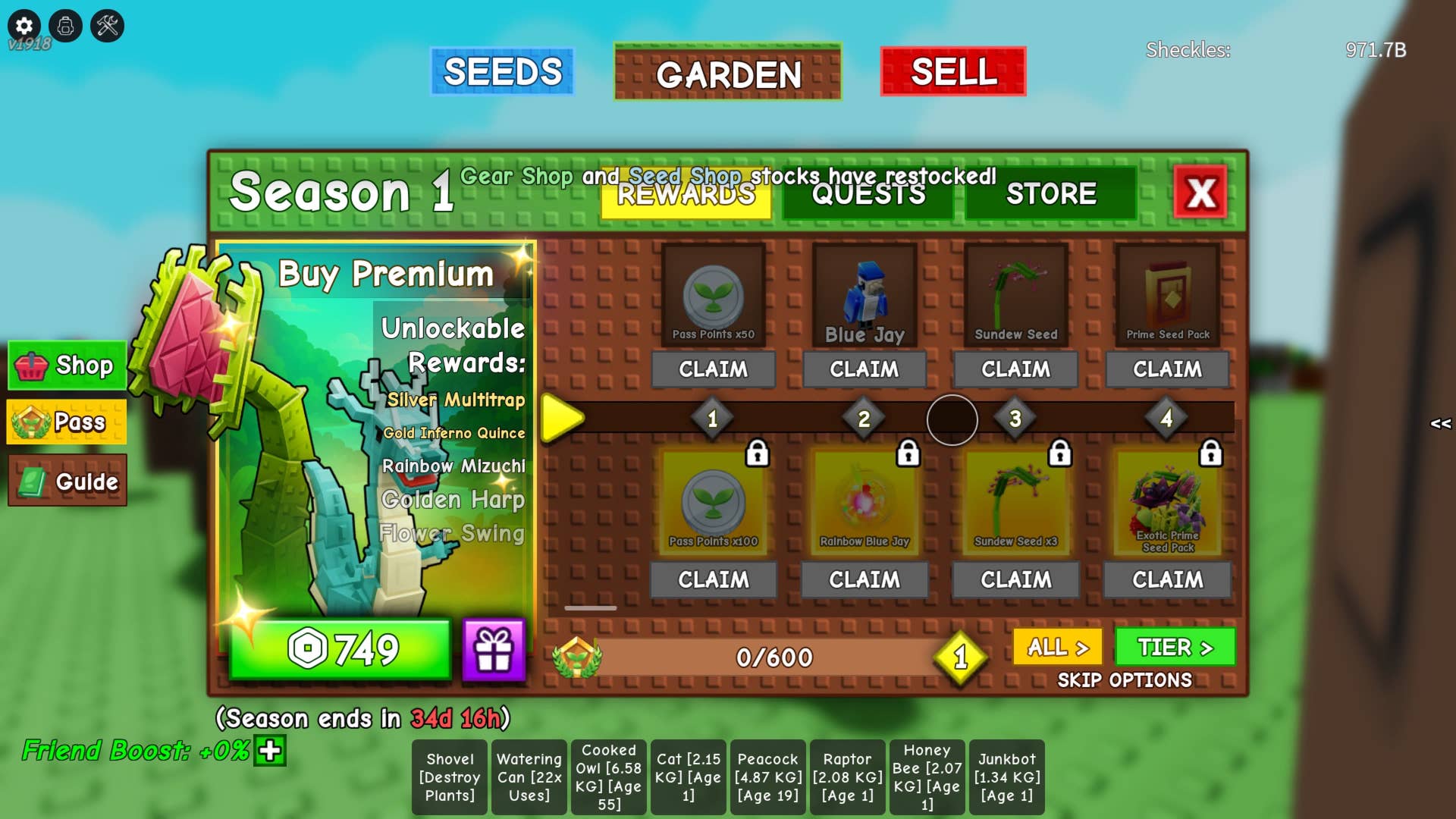Skip all tiers with ALL button
1456x819 pixels.
1057,648
